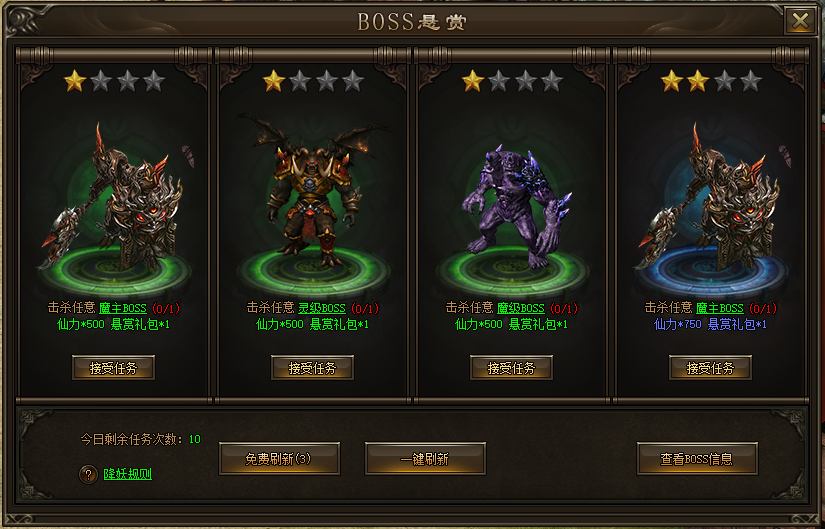Viewport: 825px width, 529px height.
Task: Accept the one-star 魔主BOSS task
Action: [x=113, y=368]
